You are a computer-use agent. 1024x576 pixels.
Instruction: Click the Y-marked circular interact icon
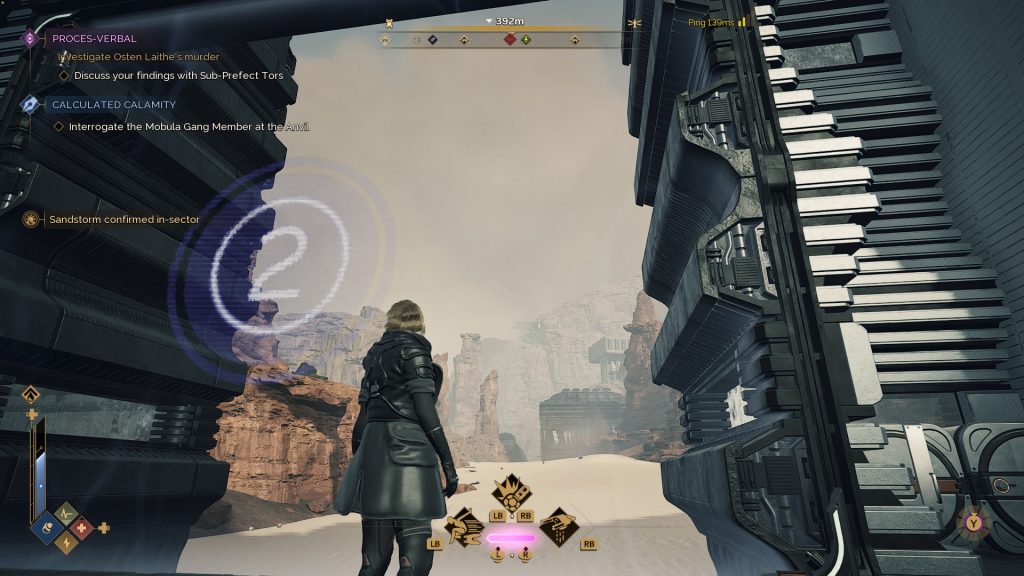973,521
